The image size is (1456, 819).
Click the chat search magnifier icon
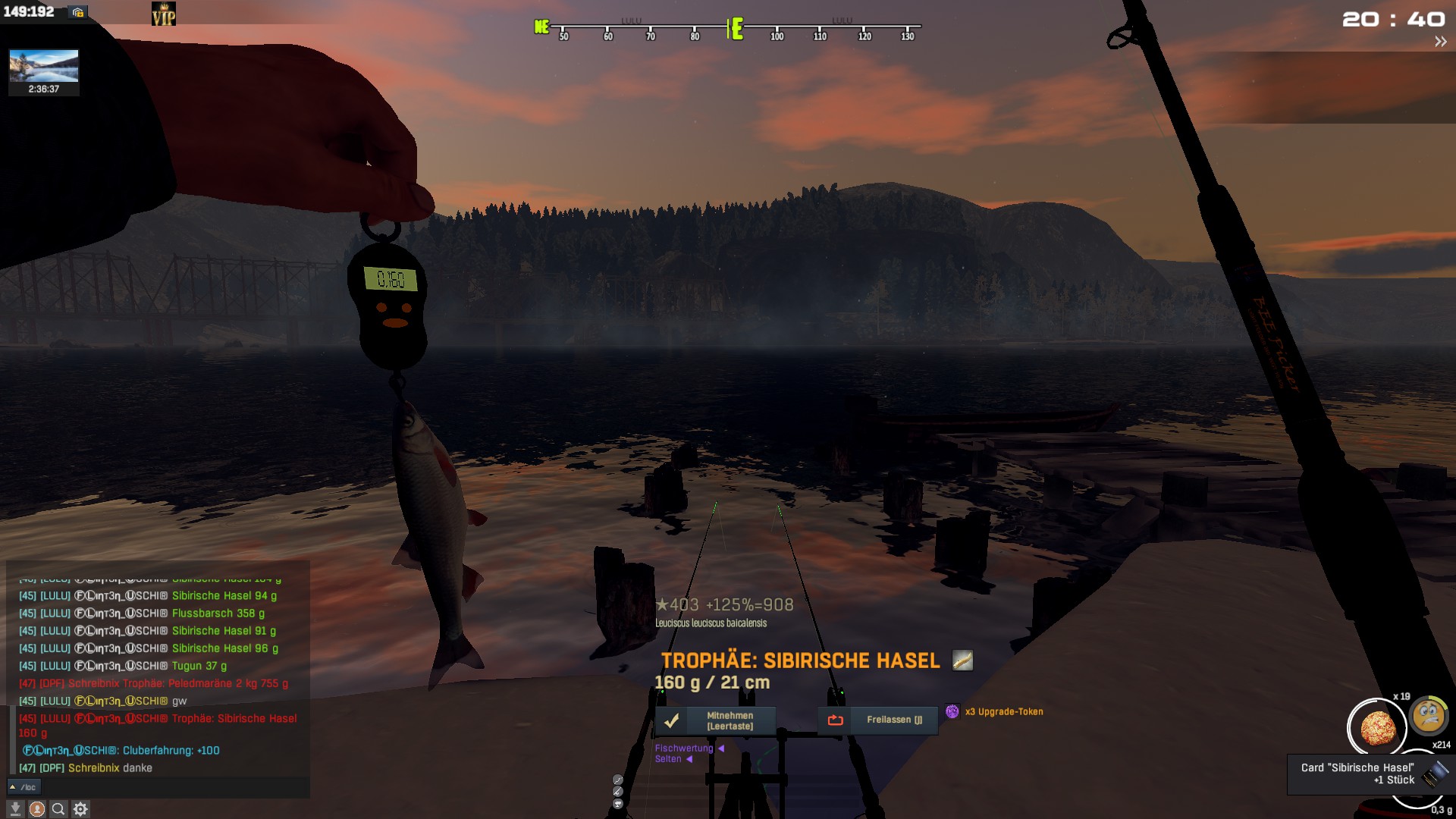58,809
